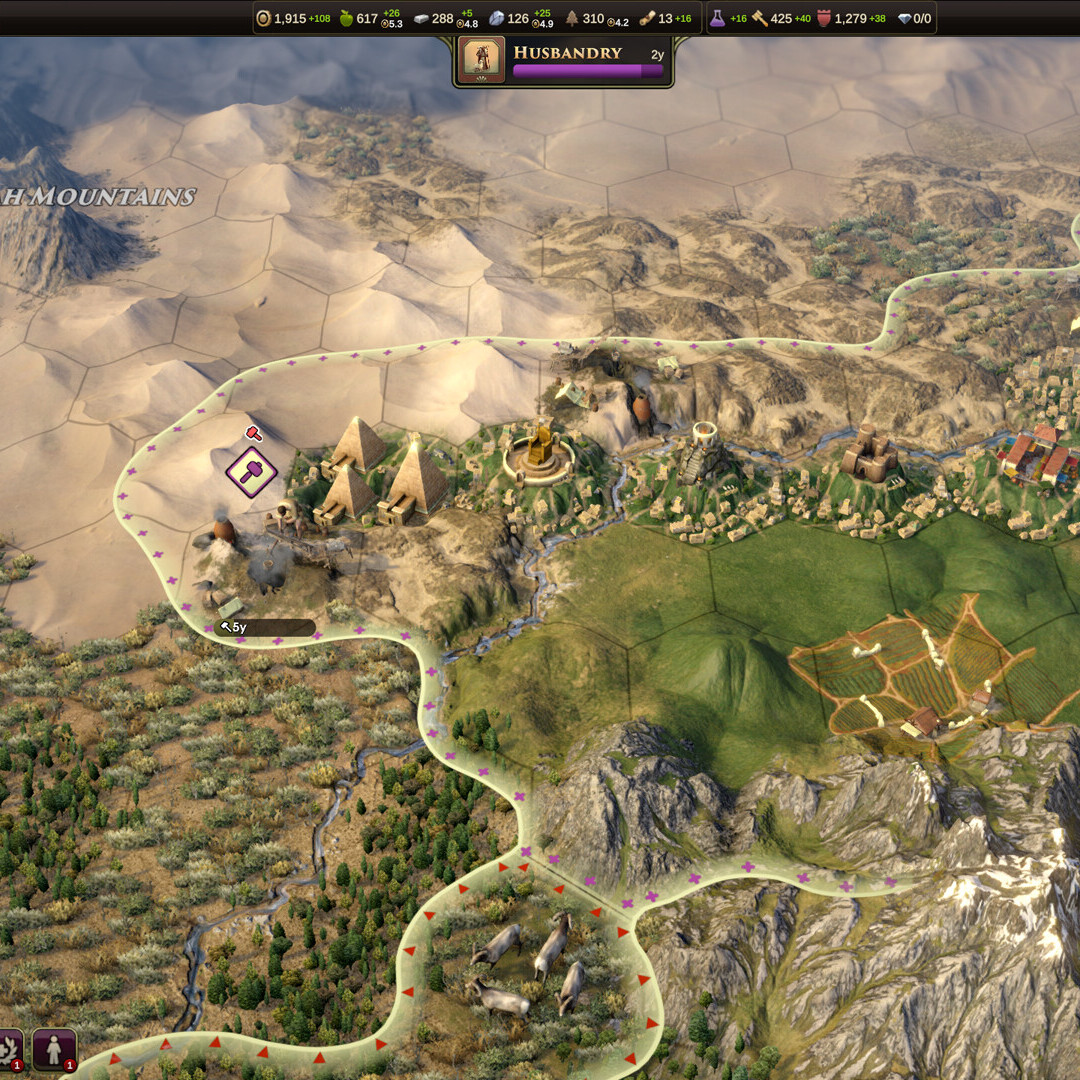Select the purple hammer worker unit marker
The image size is (1080, 1080).
click(251, 471)
